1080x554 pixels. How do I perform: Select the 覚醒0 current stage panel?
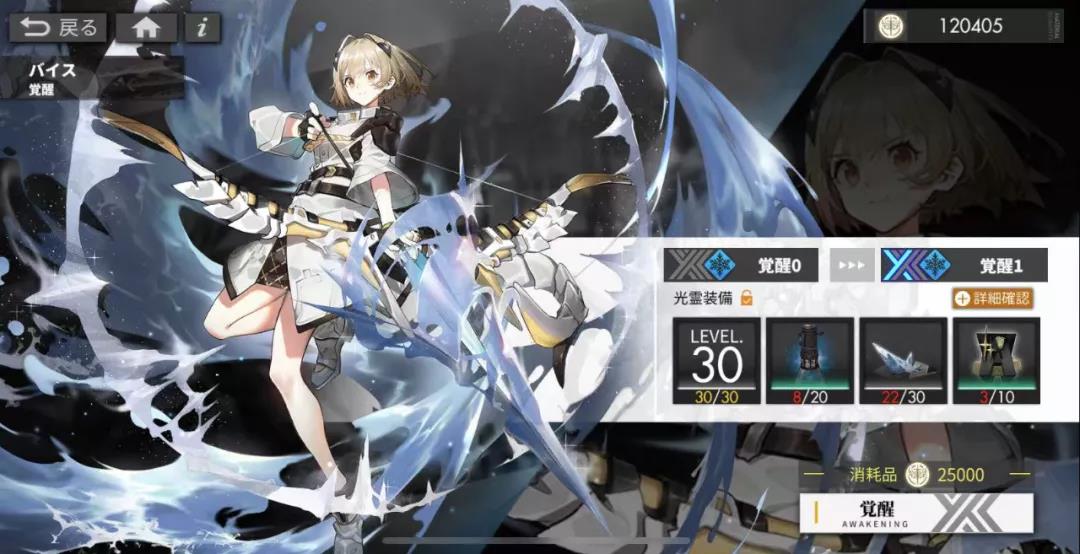(744, 265)
